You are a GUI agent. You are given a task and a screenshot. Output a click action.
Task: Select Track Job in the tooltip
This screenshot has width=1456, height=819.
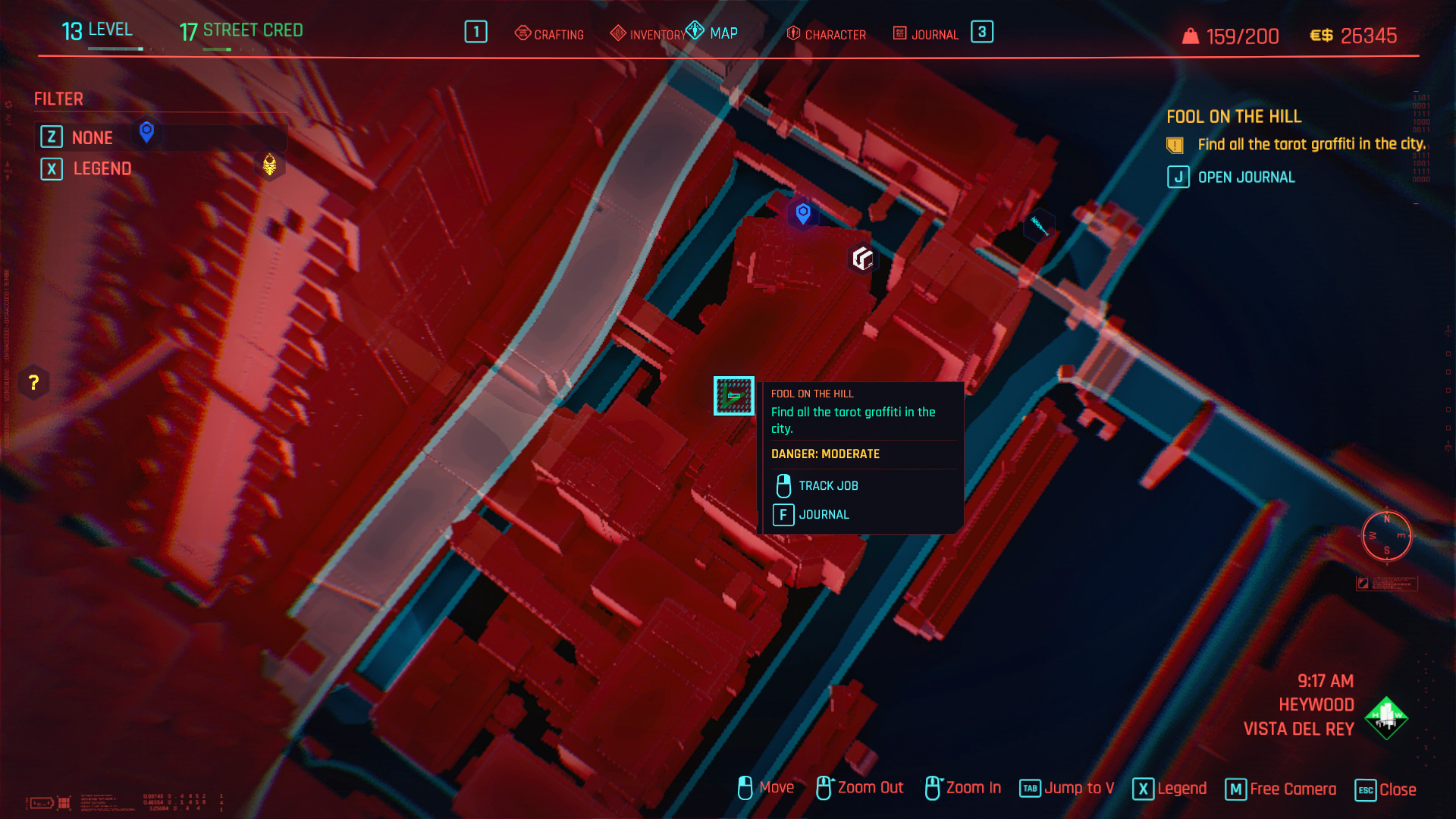[827, 485]
